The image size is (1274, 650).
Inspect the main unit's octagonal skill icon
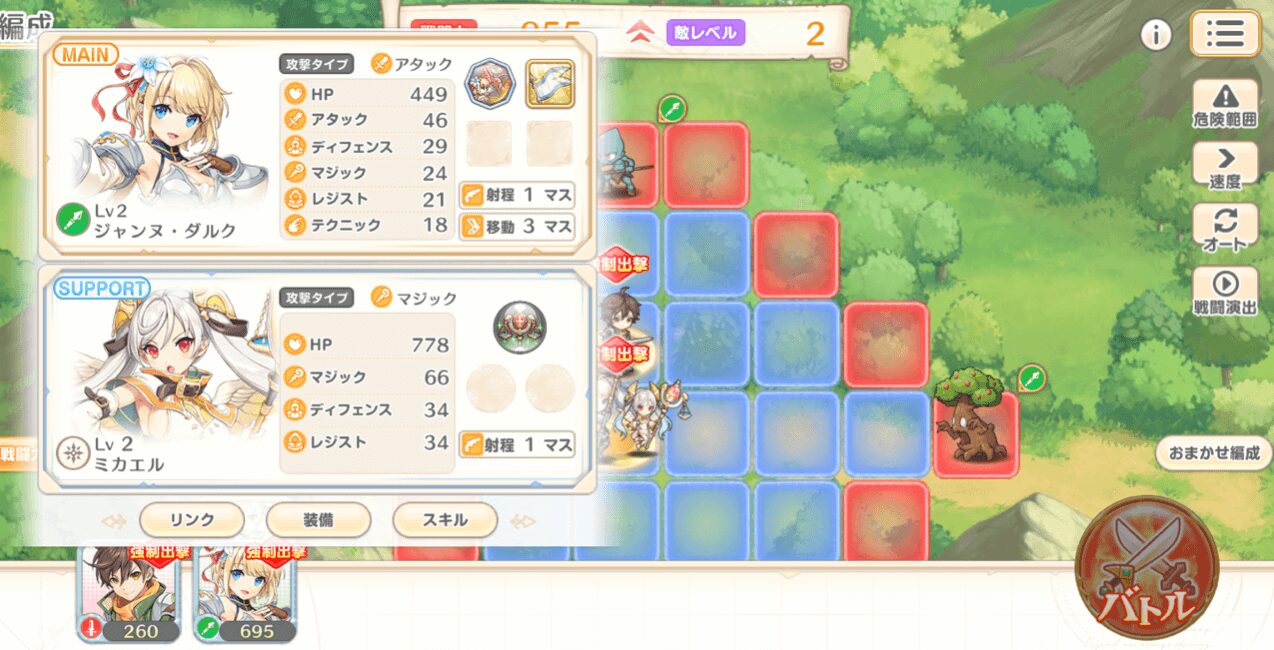pos(490,84)
